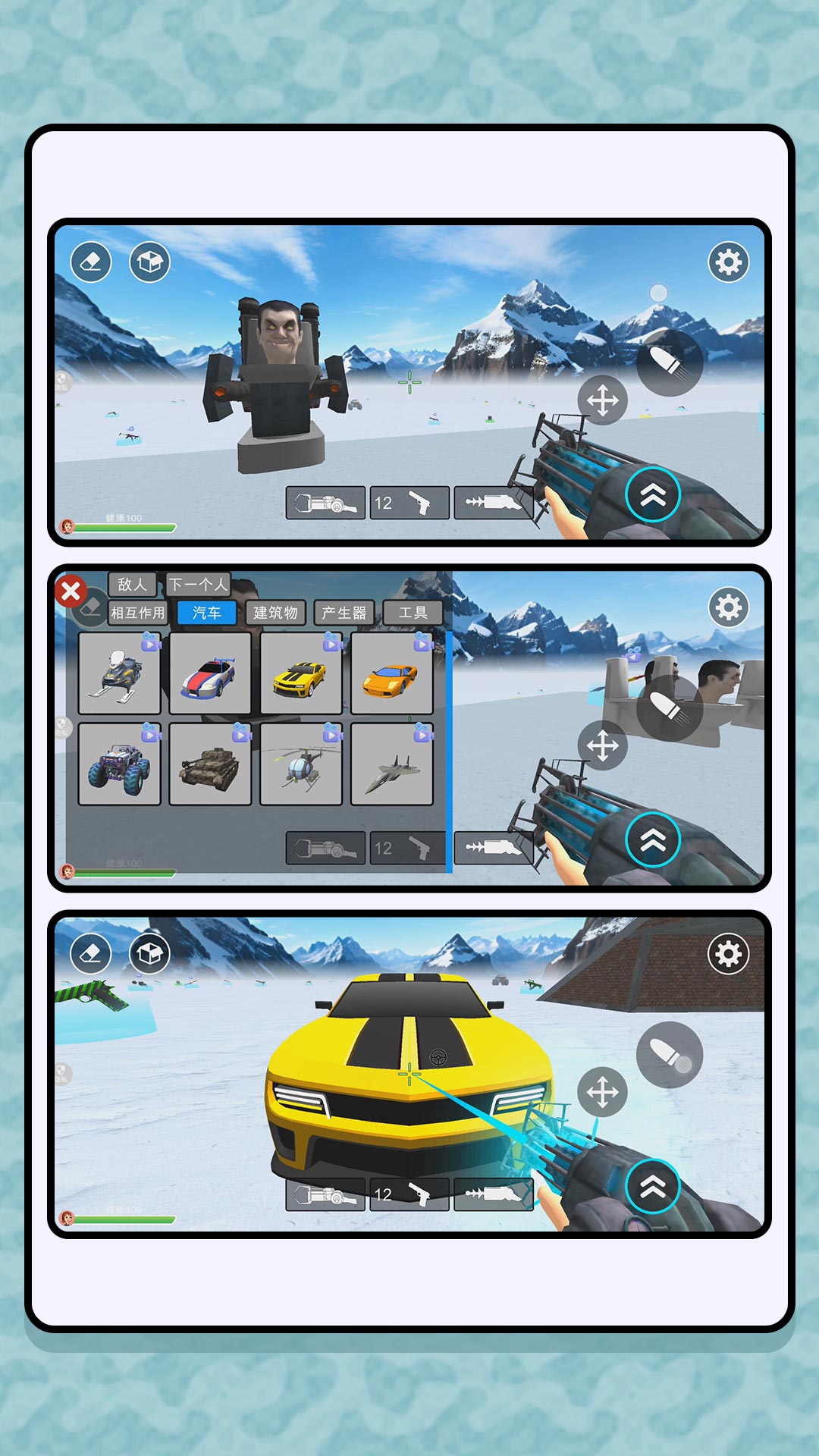Viewport: 819px width, 1456px height.
Task: Choose the helicopter vehicle tile
Action: pos(301,764)
